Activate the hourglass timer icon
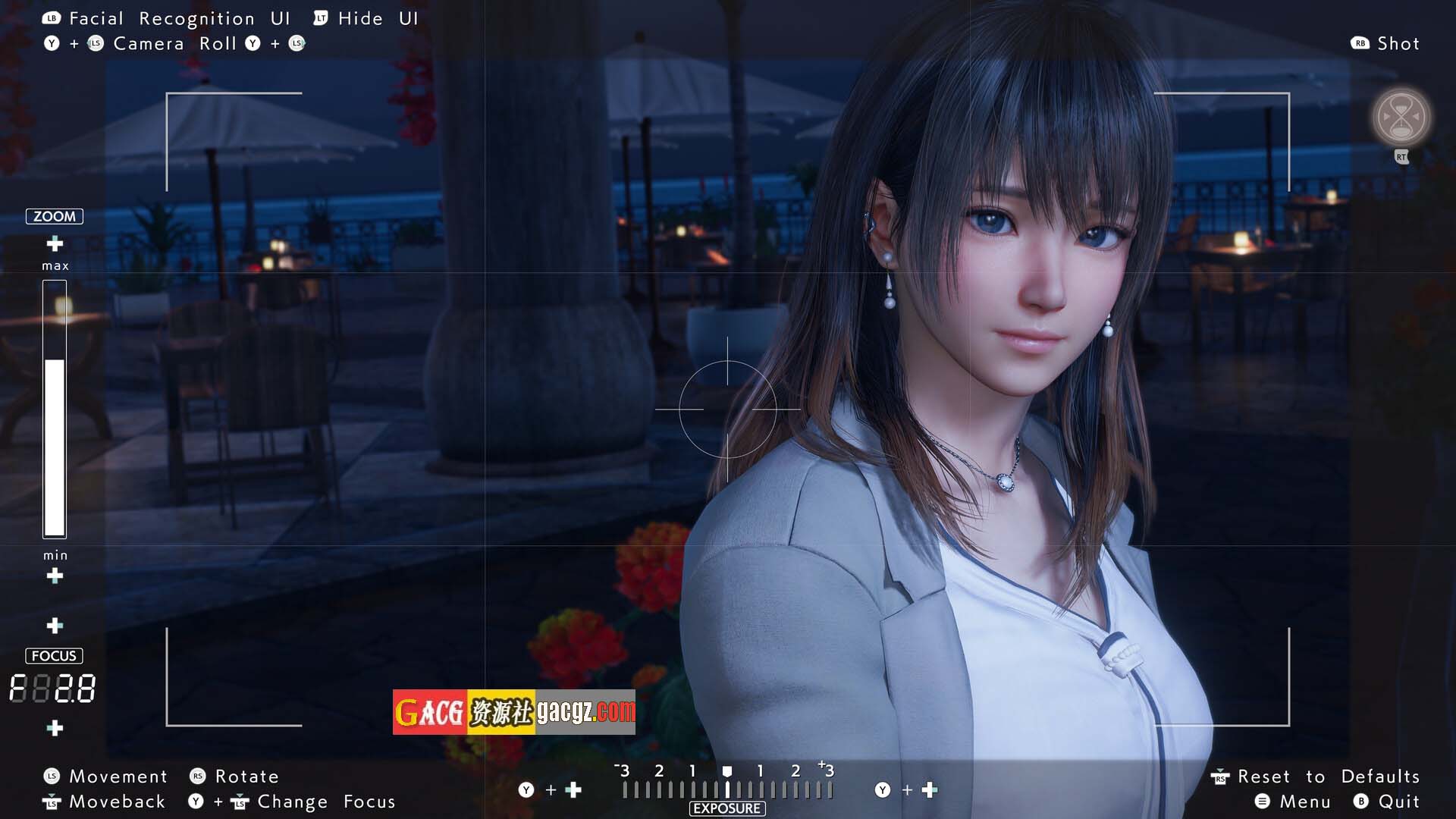This screenshot has width=1456, height=819. [1401, 118]
